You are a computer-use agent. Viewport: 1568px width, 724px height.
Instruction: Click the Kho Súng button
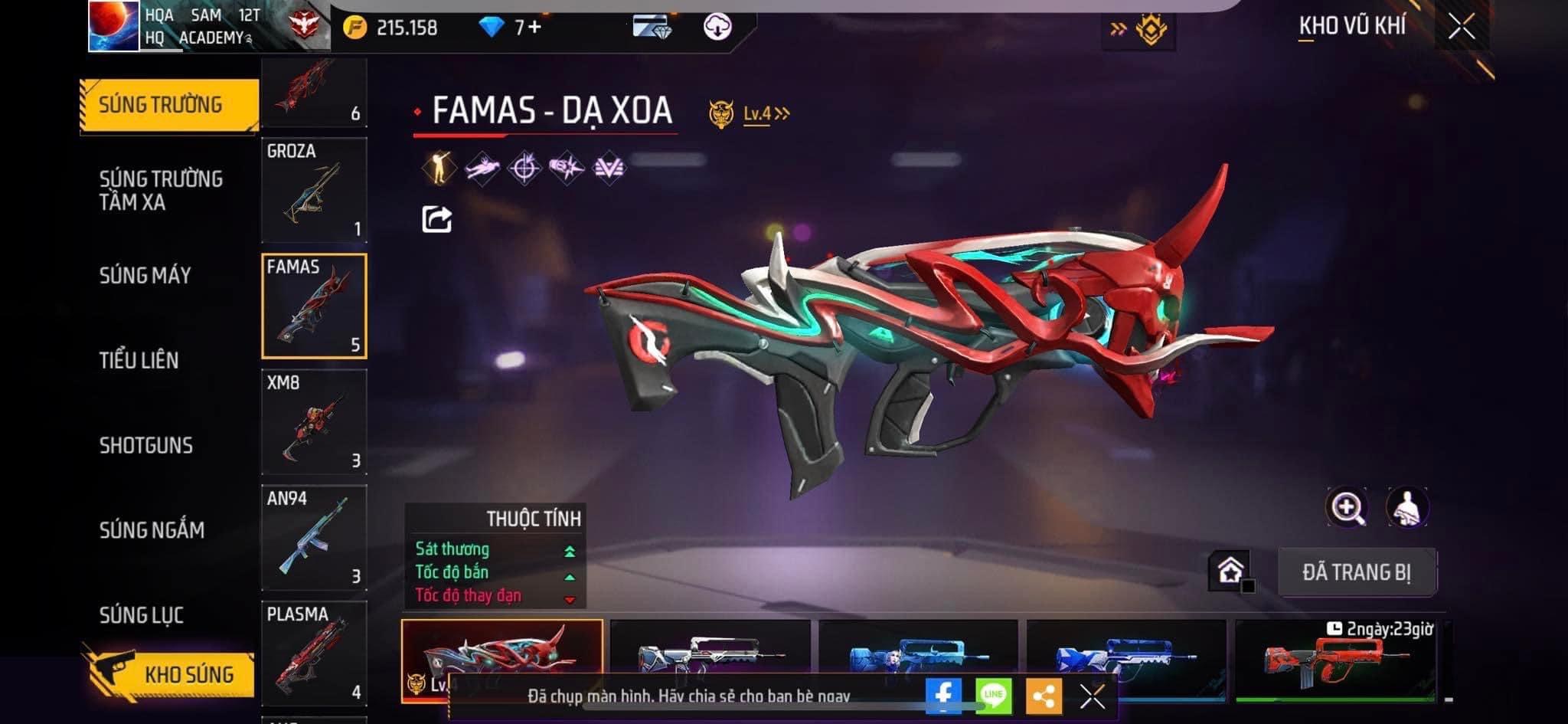click(x=168, y=674)
